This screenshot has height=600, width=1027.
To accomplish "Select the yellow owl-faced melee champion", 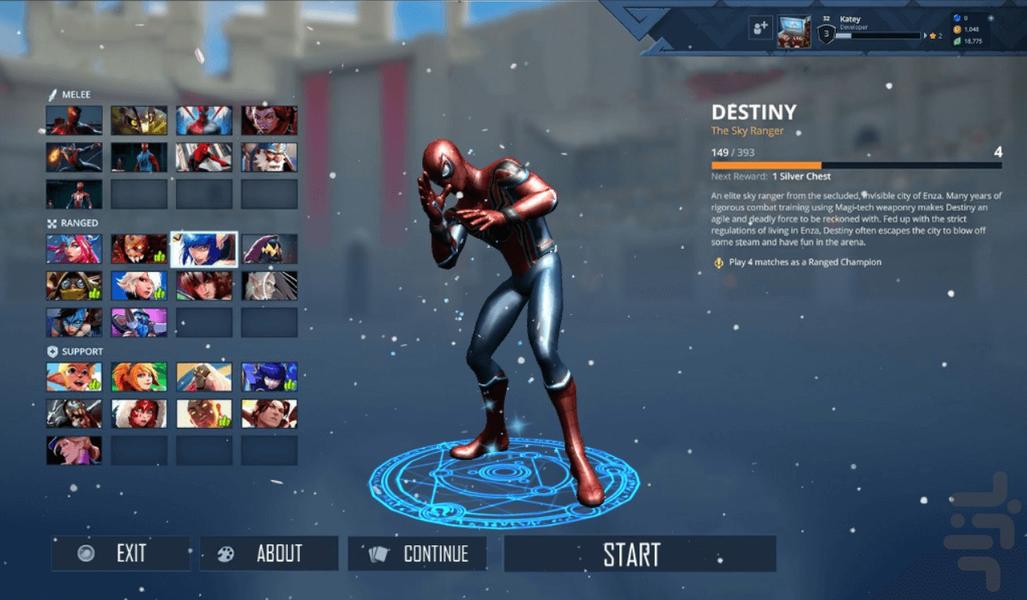I will [139, 121].
